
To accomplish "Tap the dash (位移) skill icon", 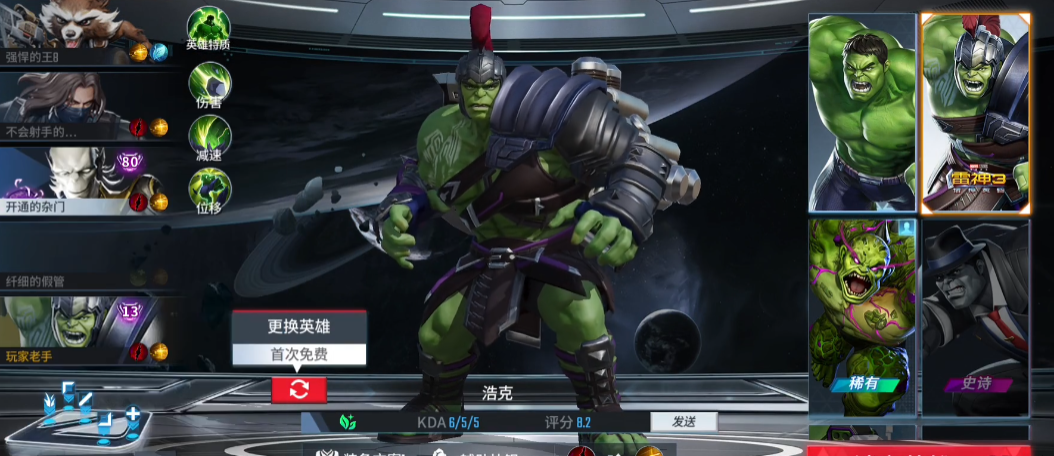I will point(210,190).
